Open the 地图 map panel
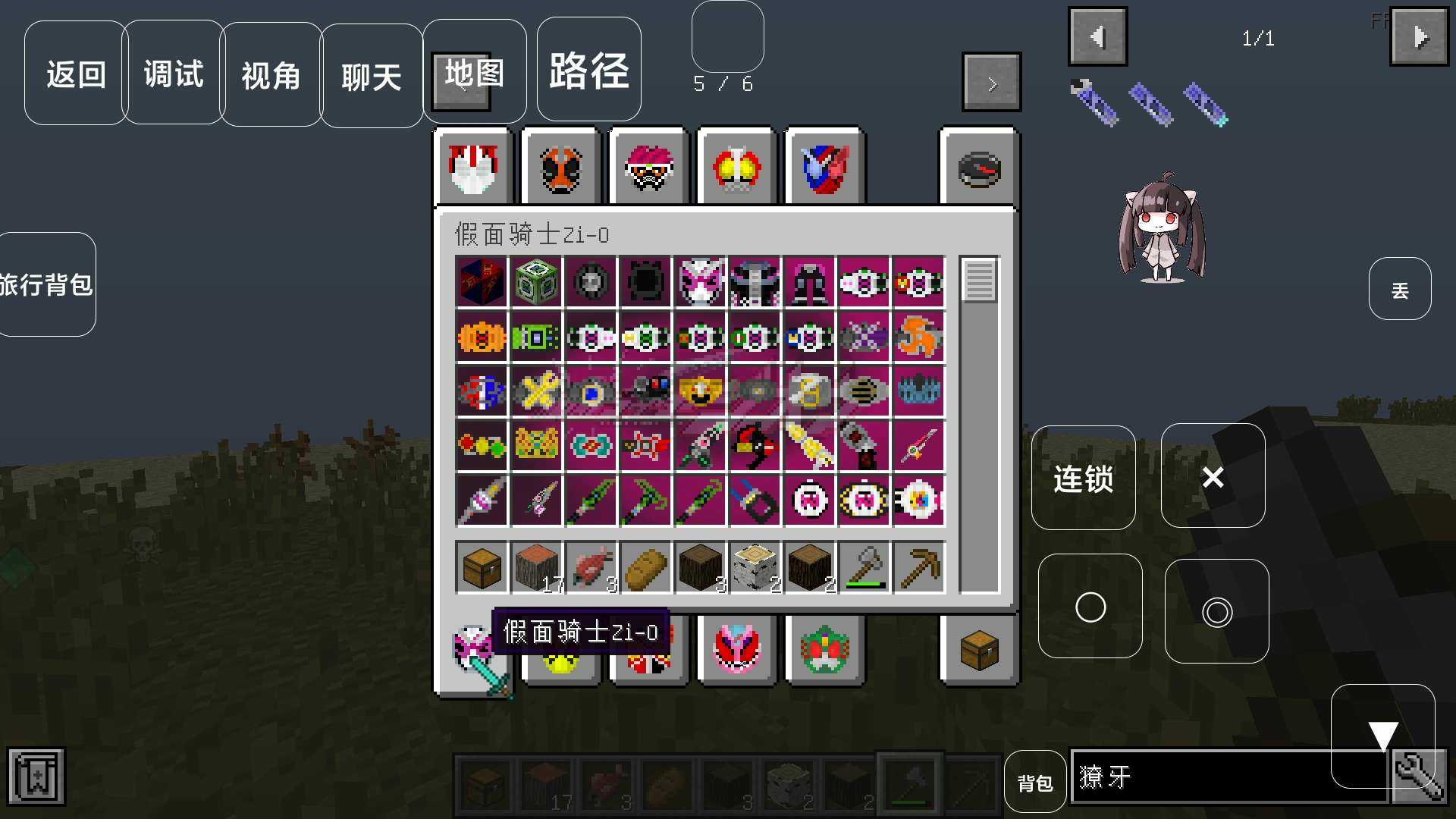This screenshot has height=819, width=1456. (x=474, y=72)
